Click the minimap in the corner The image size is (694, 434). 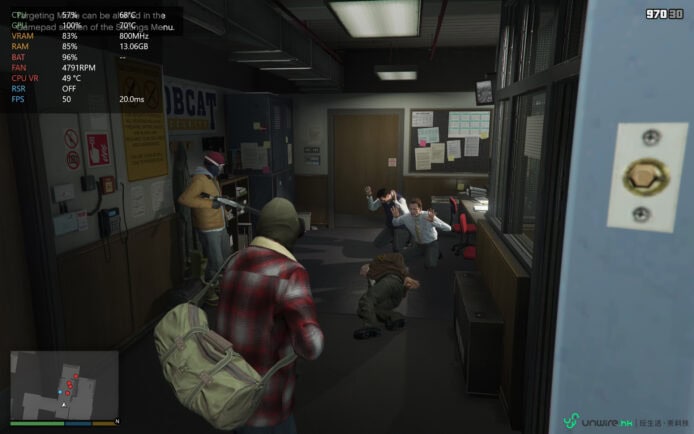(64, 385)
